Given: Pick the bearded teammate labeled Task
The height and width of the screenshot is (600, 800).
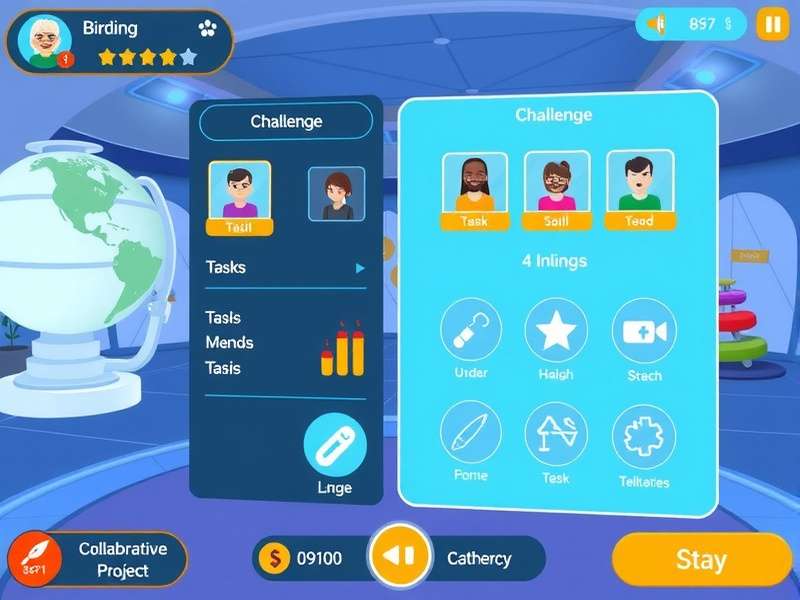Looking at the screenshot, I should (475, 185).
